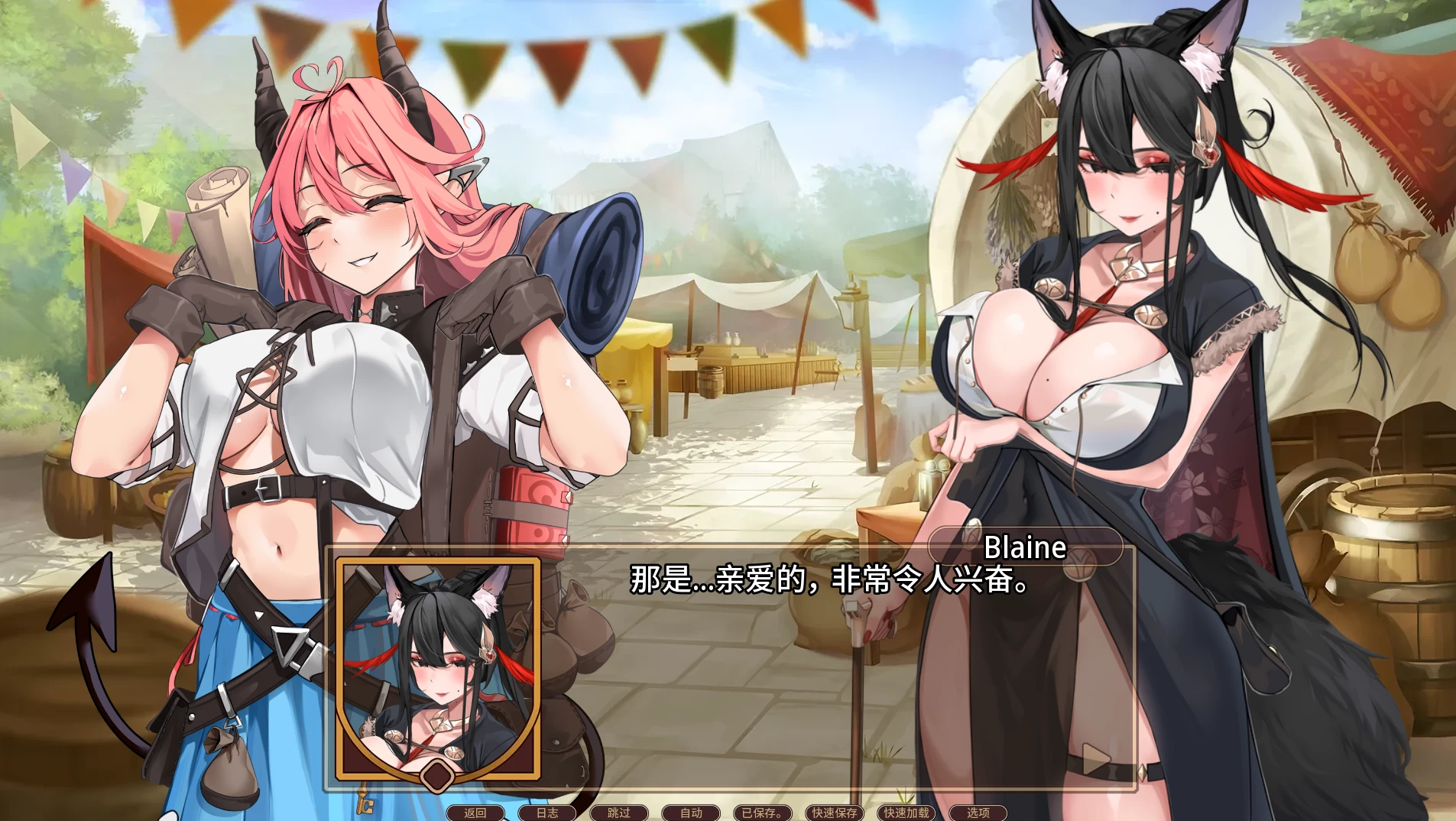Click the 跳过 button to fast-forward
The image size is (1456, 821).
coord(618,813)
